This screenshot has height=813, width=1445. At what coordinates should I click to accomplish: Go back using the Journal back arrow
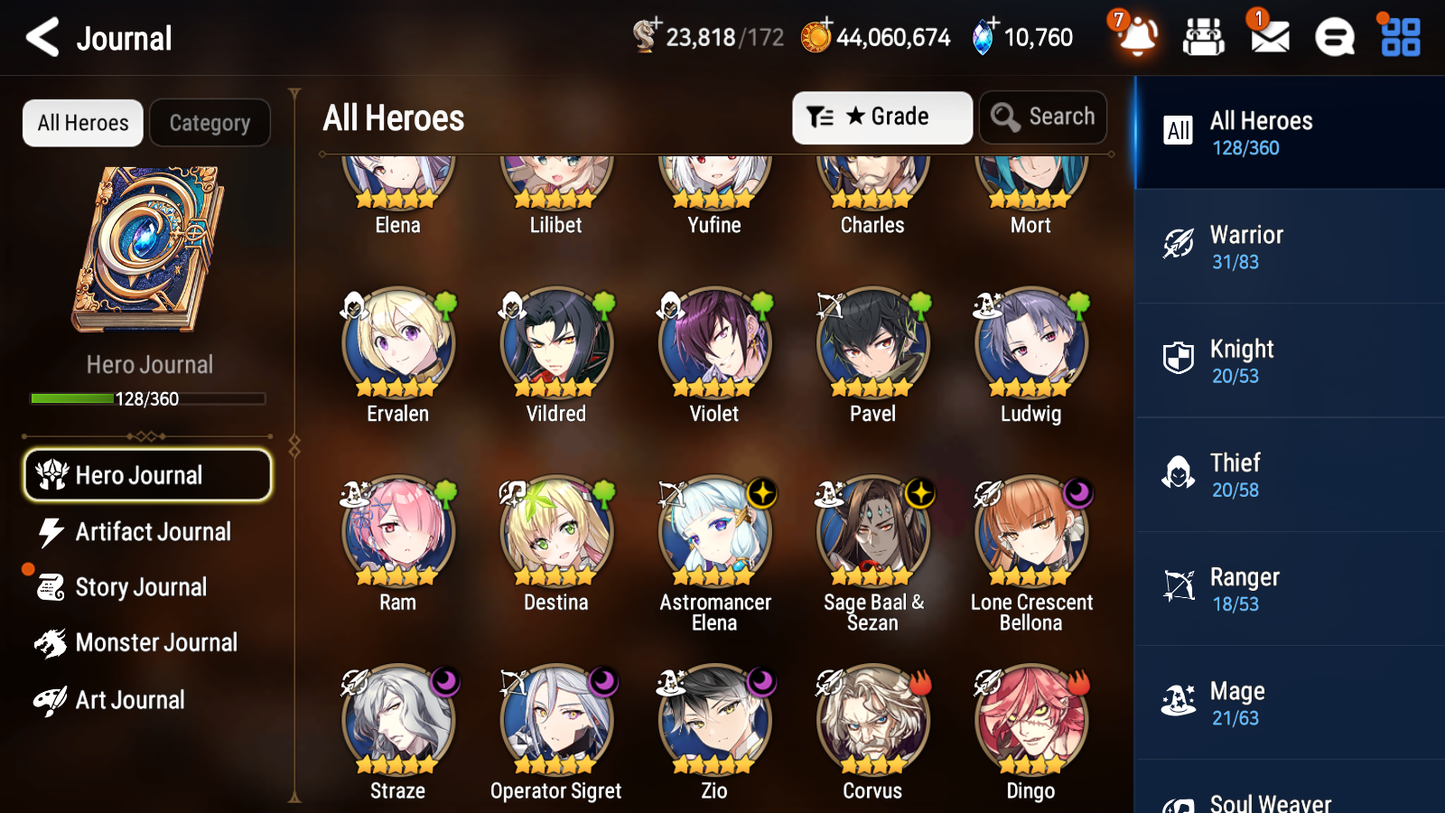click(x=42, y=37)
